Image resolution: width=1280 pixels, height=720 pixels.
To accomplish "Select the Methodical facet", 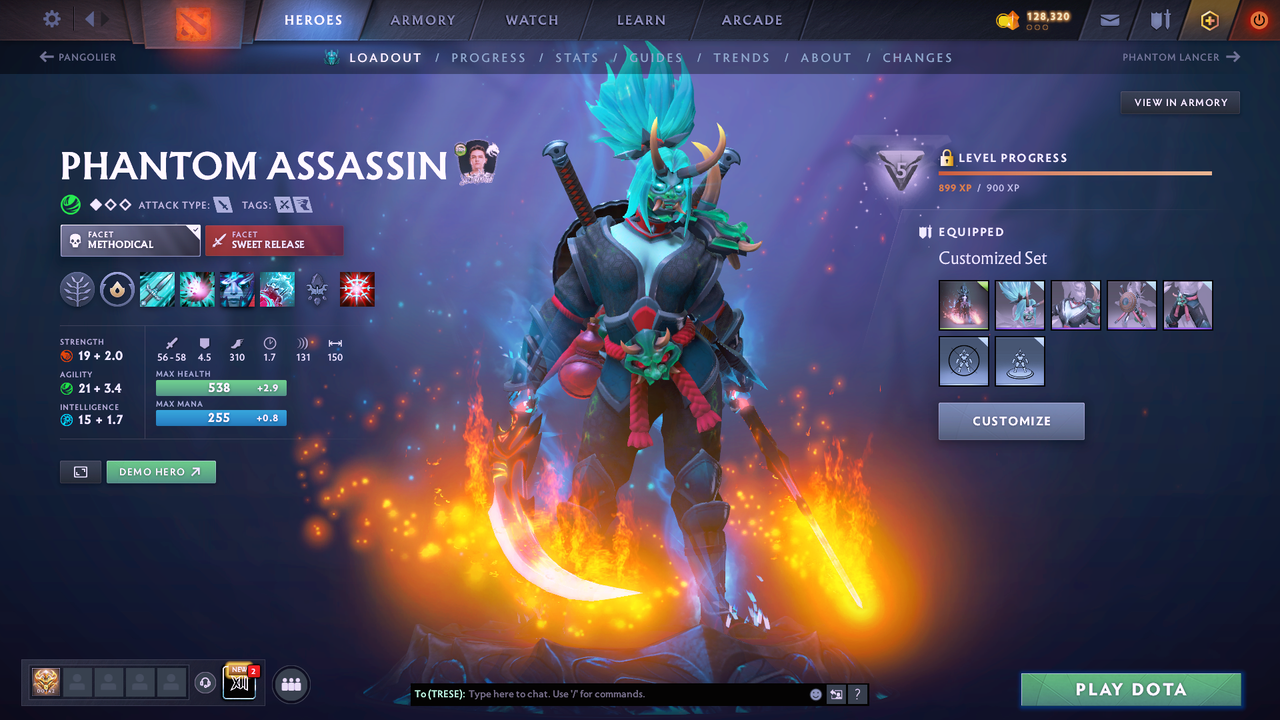I will tap(130, 240).
